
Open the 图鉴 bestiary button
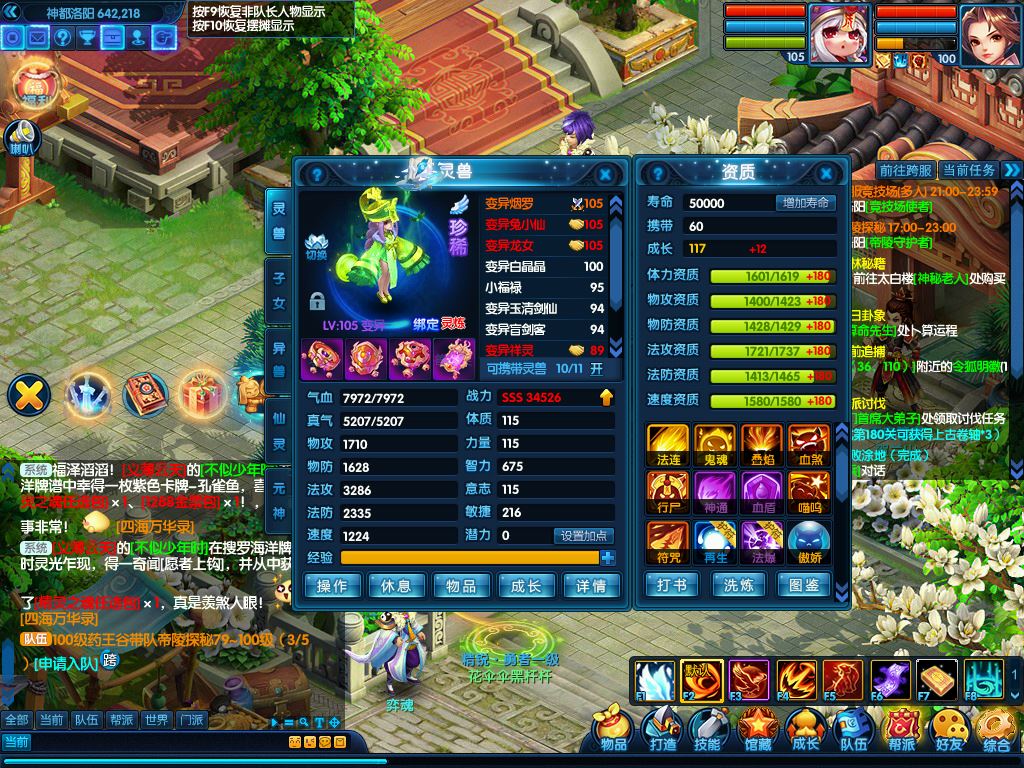[805, 584]
